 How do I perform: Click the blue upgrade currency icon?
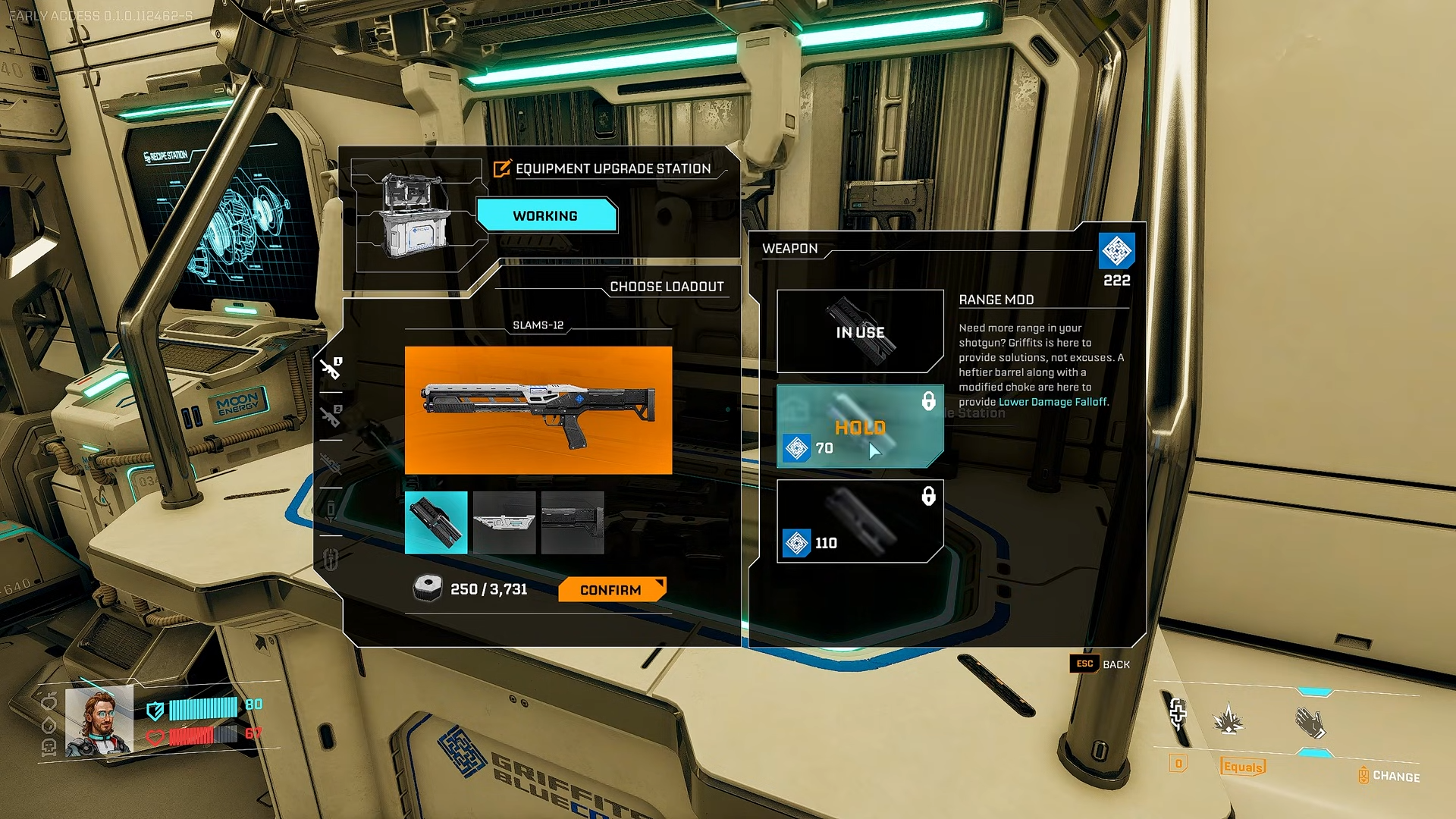tap(1116, 251)
